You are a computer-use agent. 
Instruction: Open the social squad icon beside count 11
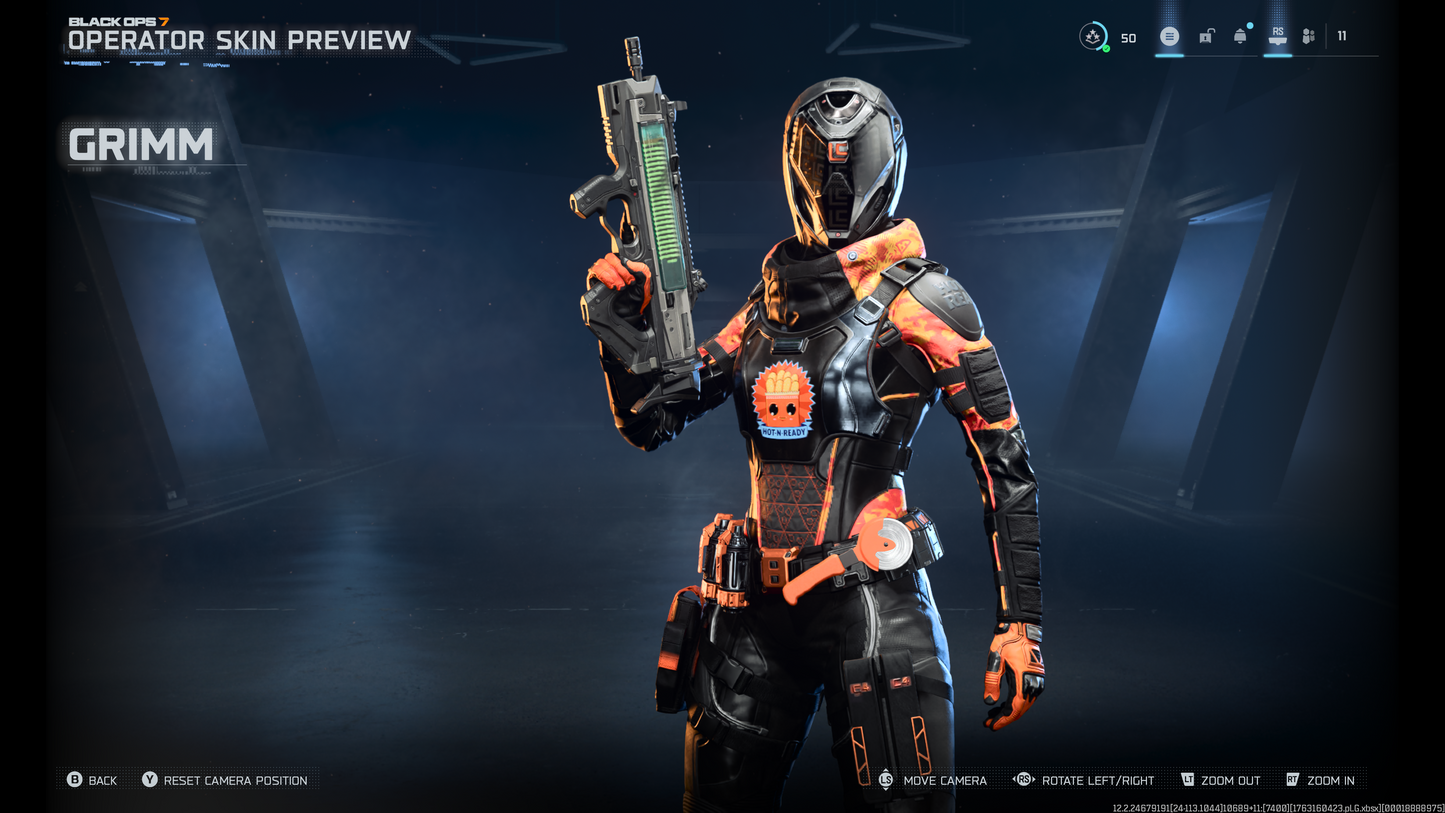click(1307, 35)
